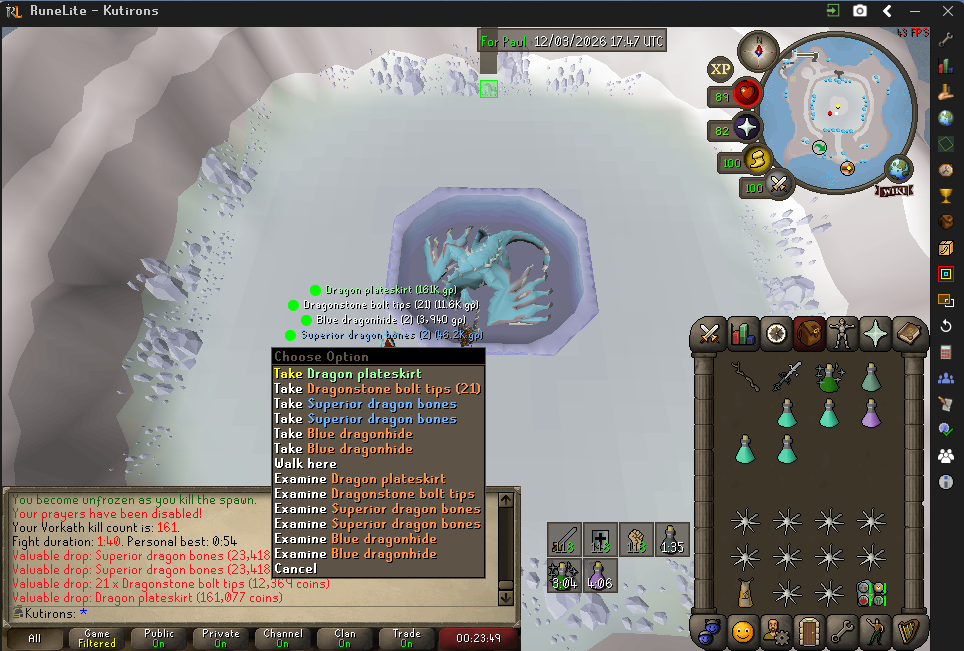Open the Worn Equipment tab

(842, 332)
